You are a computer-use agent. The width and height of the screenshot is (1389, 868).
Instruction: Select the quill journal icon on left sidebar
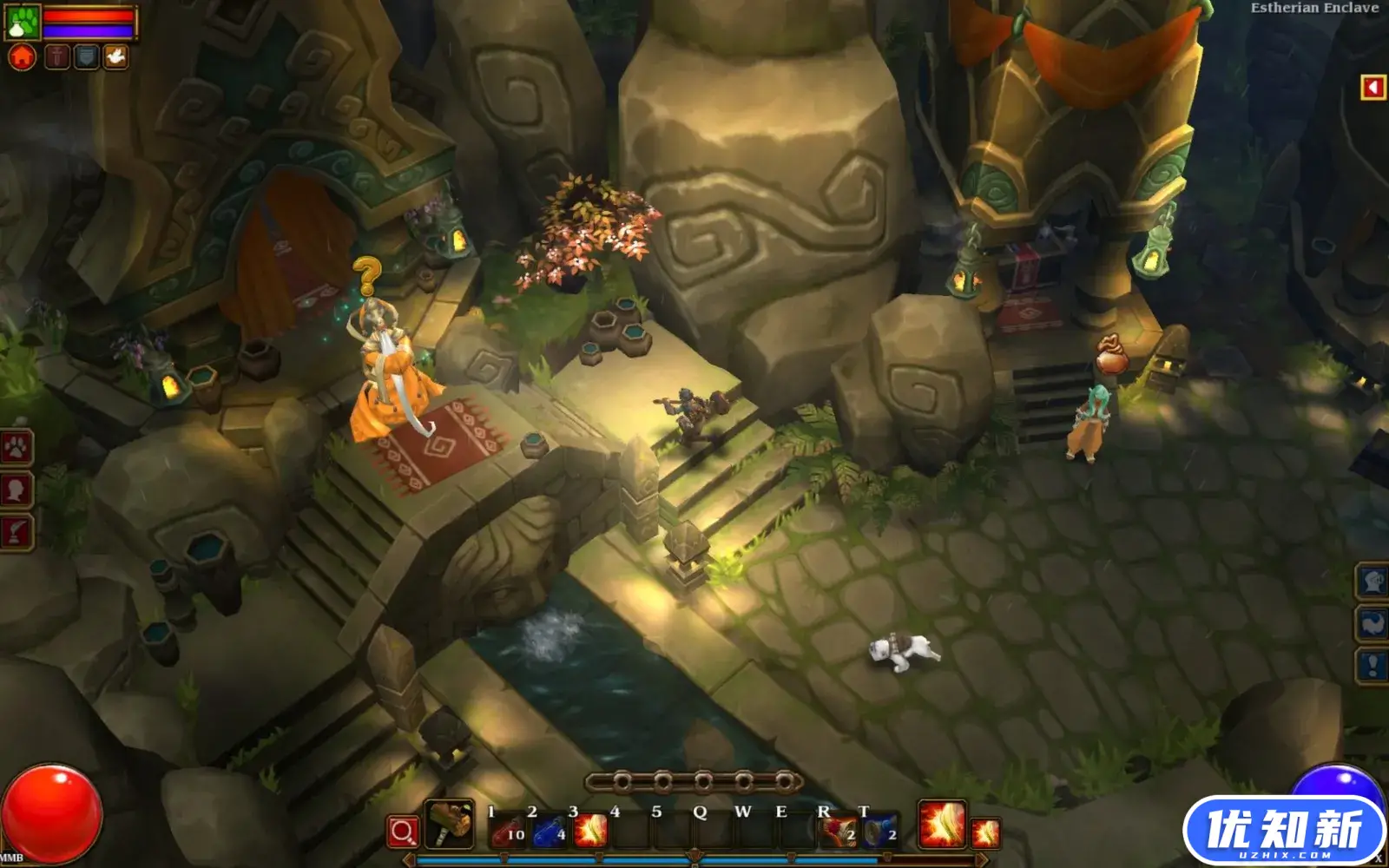click(x=16, y=529)
